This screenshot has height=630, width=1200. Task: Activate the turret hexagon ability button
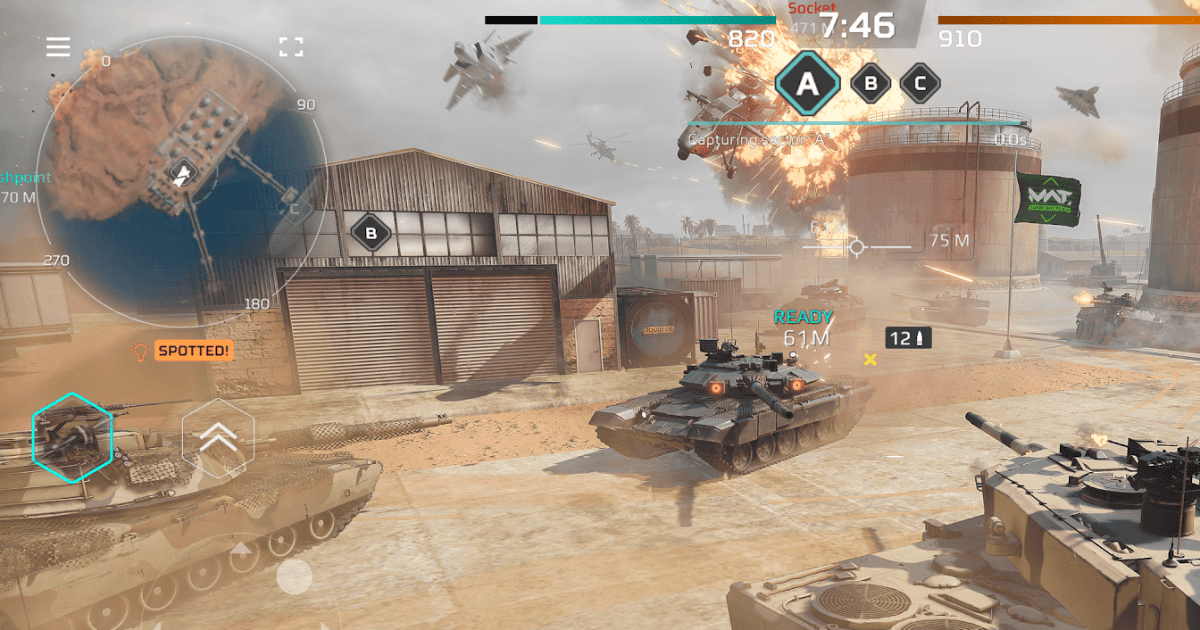(x=73, y=435)
